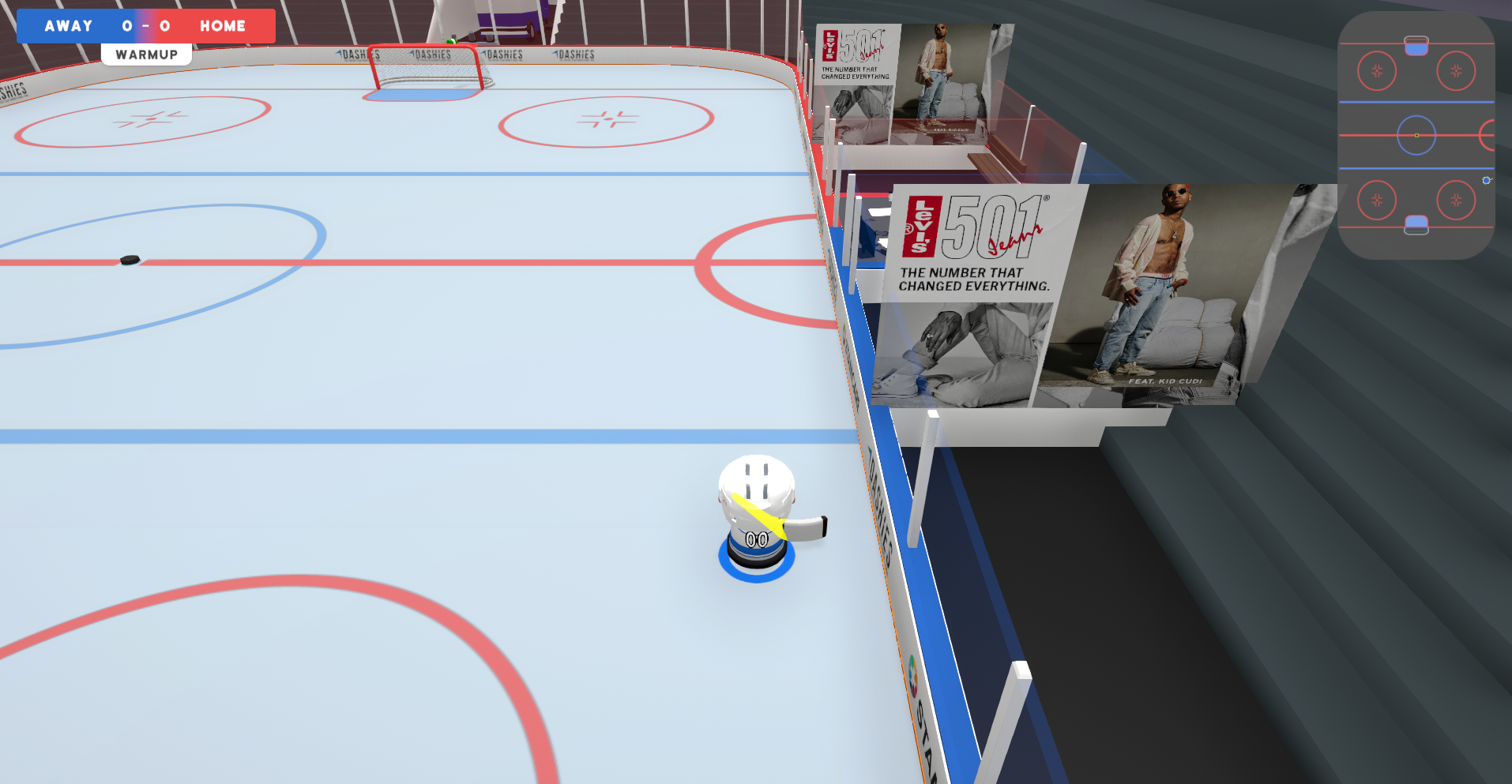
Task: Click the top goal crease icon on the minimap
Action: (x=1416, y=44)
